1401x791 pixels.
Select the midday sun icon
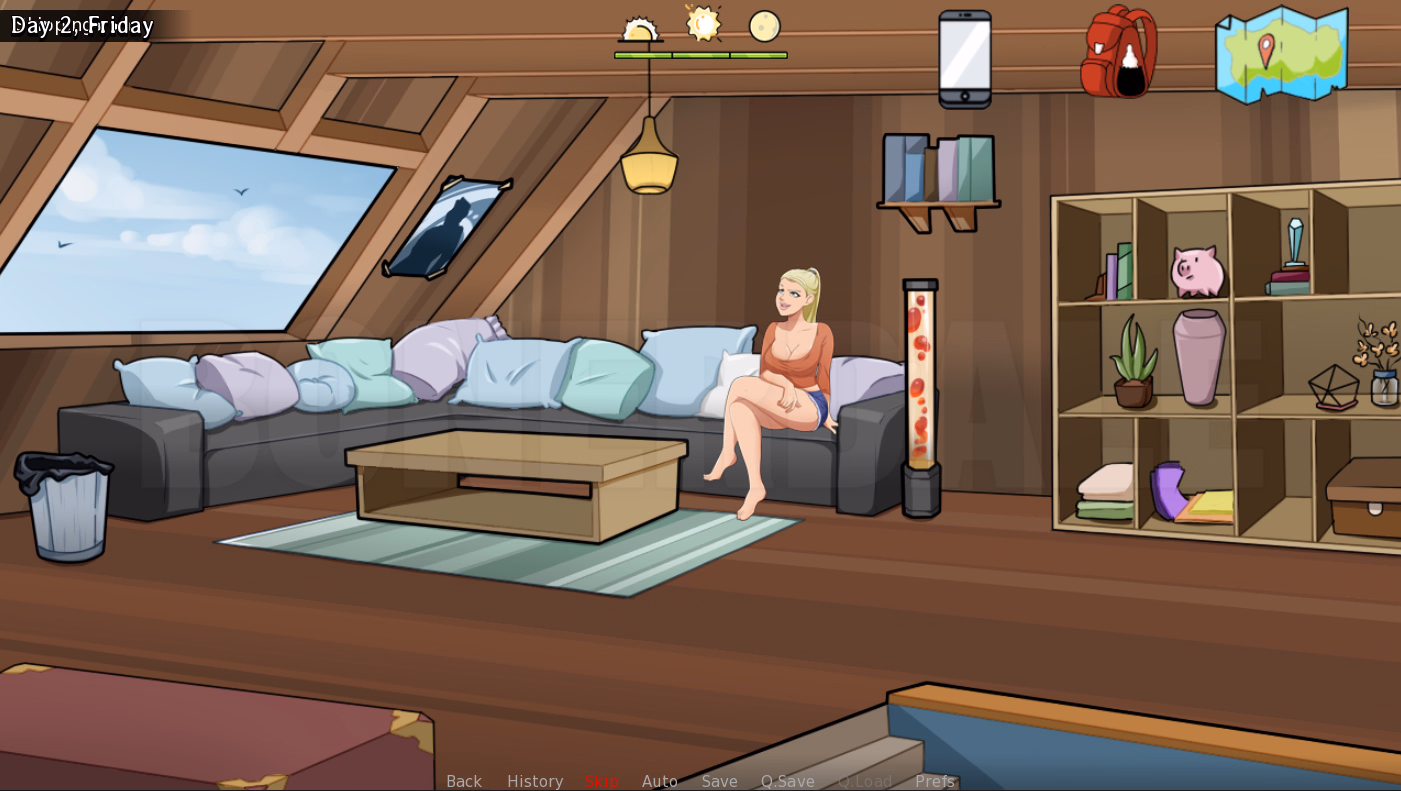702,25
